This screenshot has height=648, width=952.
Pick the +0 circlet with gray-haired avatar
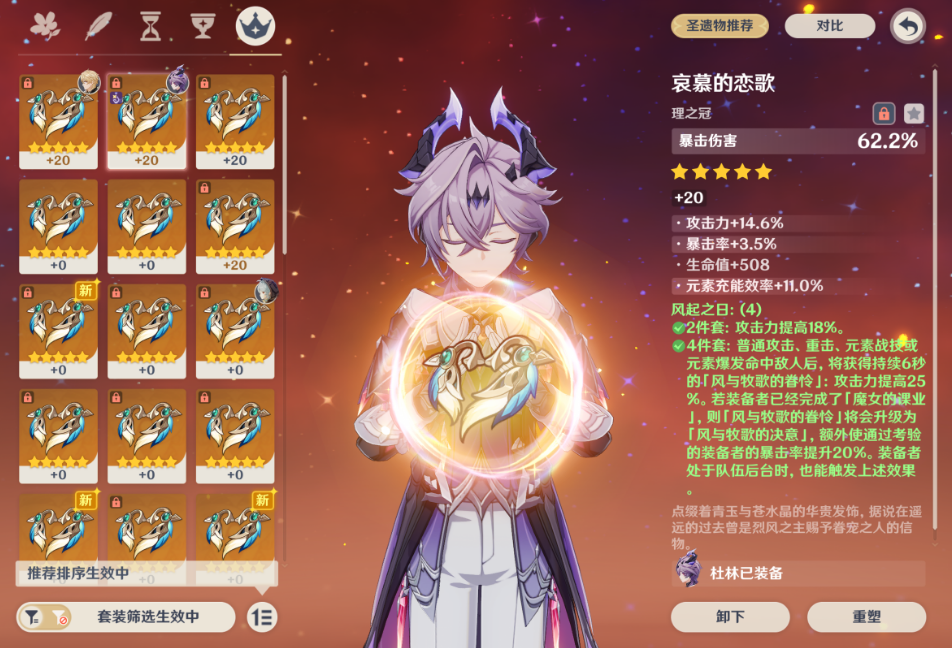click(235, 330)
